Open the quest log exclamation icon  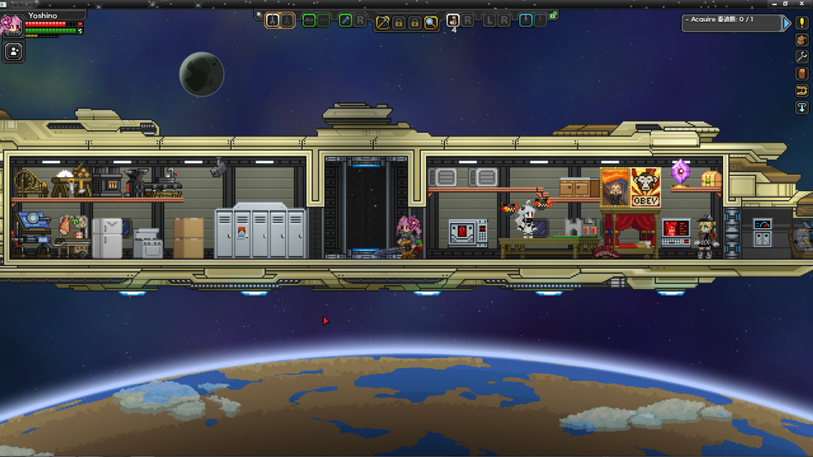point(801,22)
